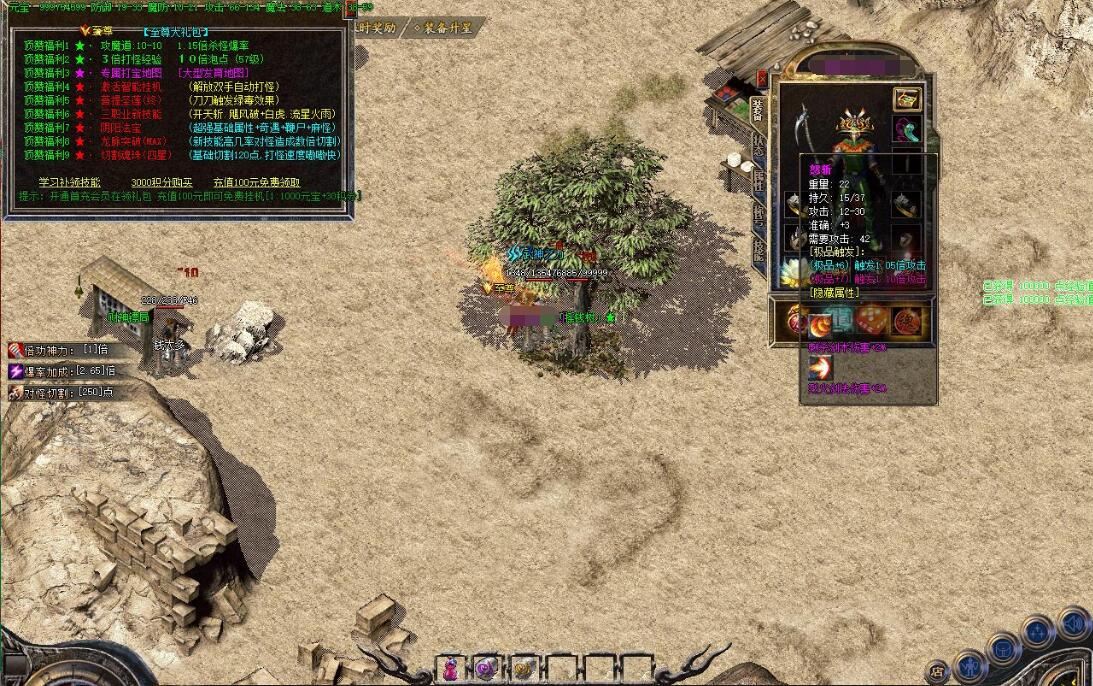The width and height of the screenshot is (1093, 686).
Task: Click the teal medal equipment slot
Action: 907,130
